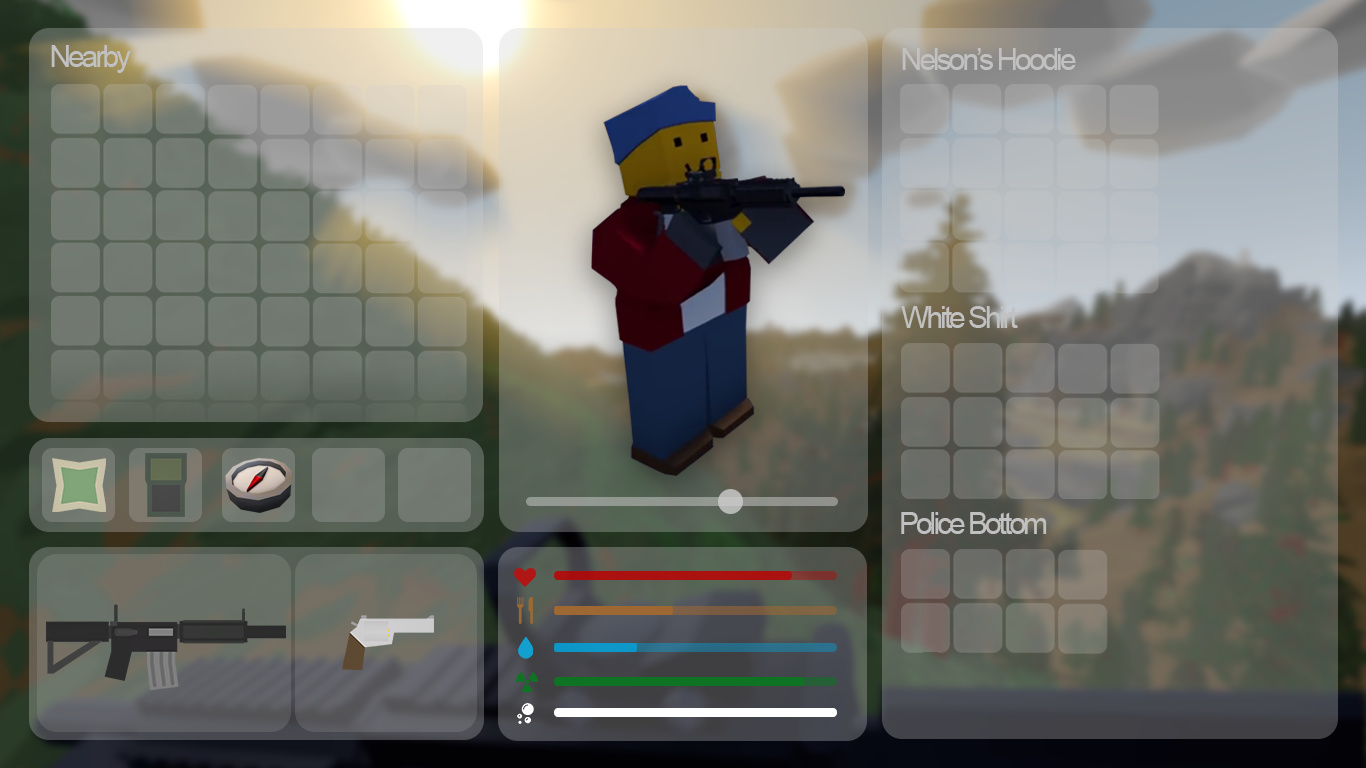
Task: Click the Nearby panel header
Action: click(x=89, y=58)
